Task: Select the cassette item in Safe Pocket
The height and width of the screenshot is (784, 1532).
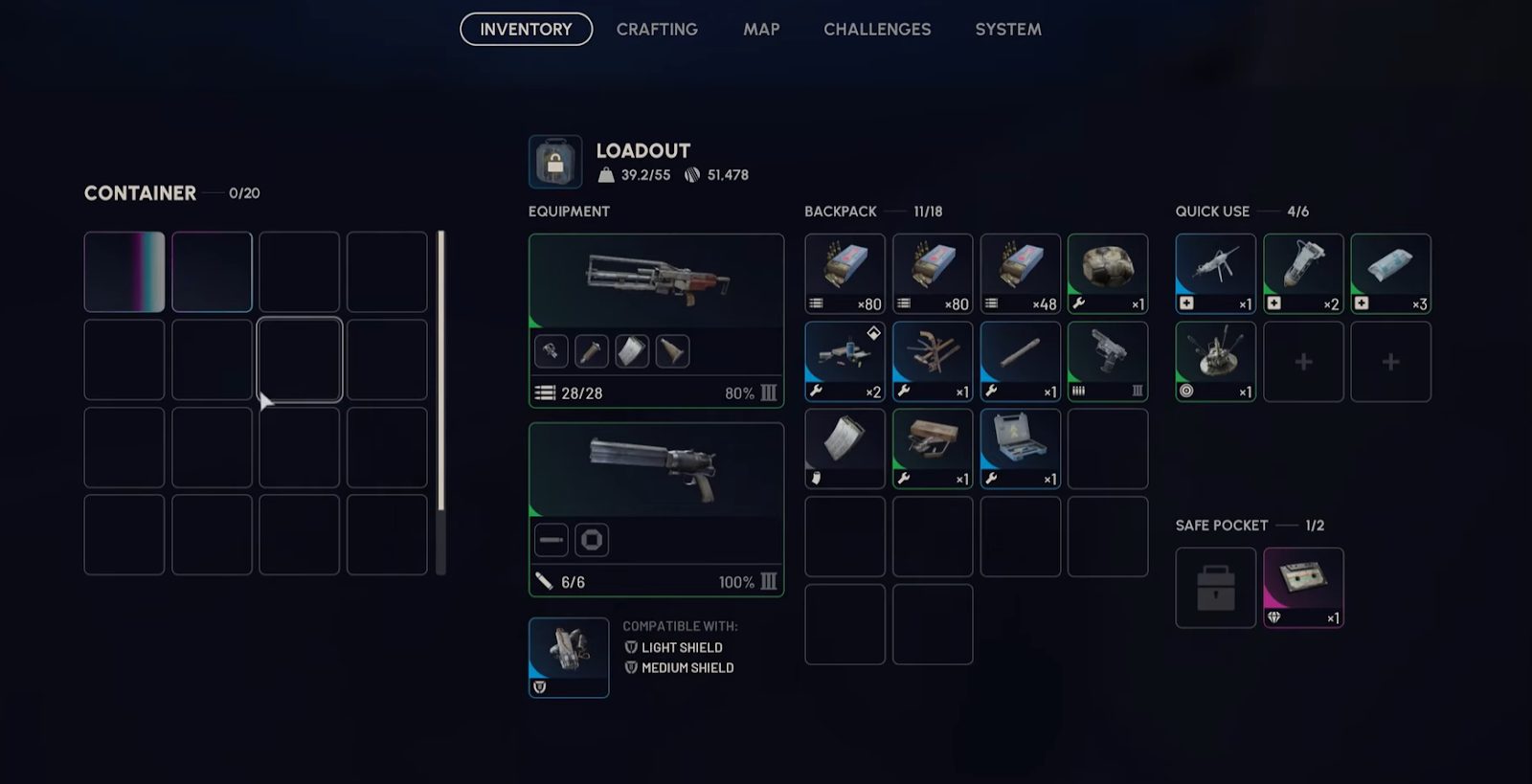Action: pos(1303,587)
